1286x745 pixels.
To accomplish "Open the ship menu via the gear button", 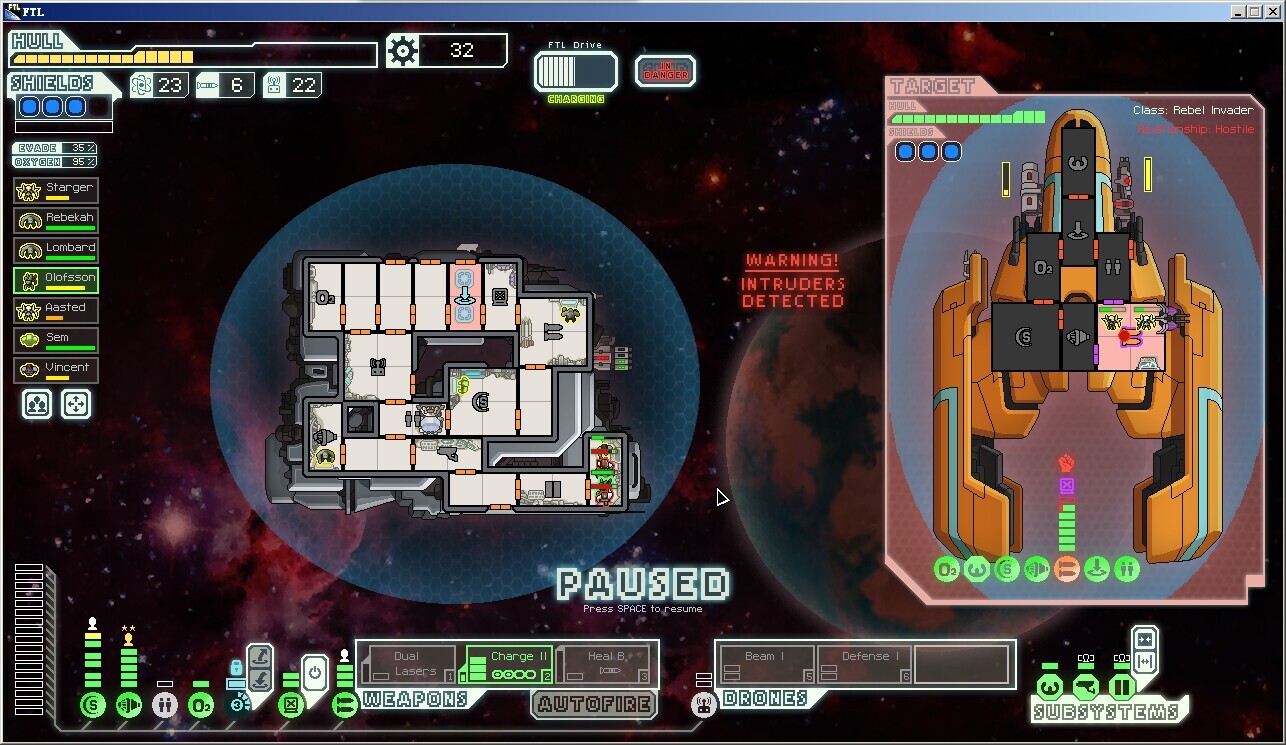I will pos(402,51).
